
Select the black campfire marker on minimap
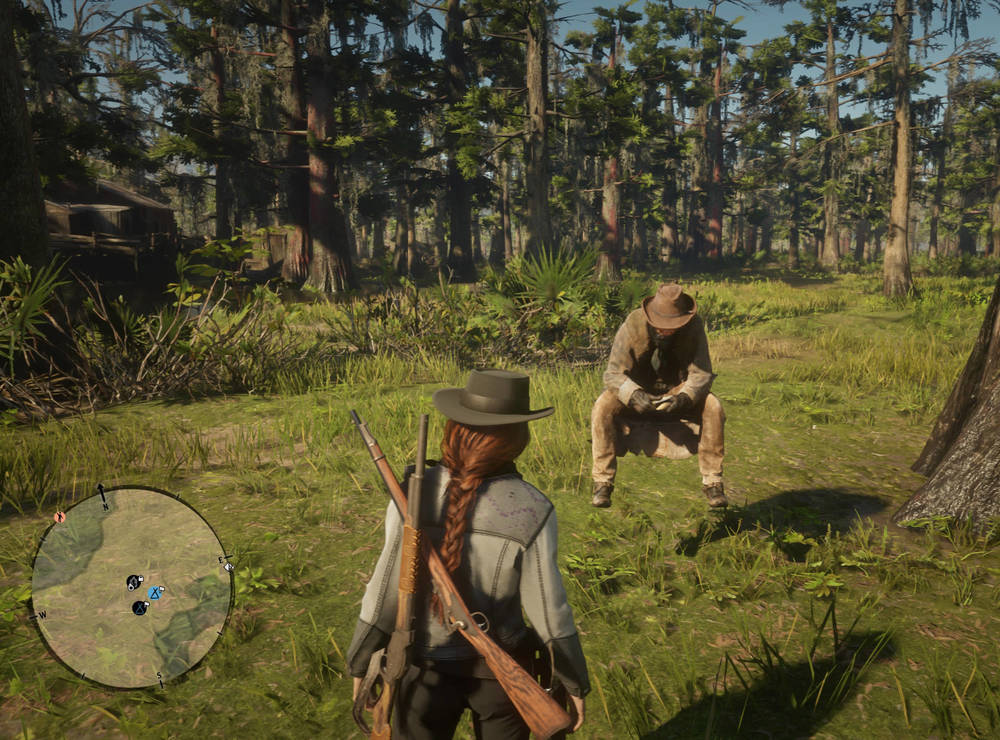135,581
